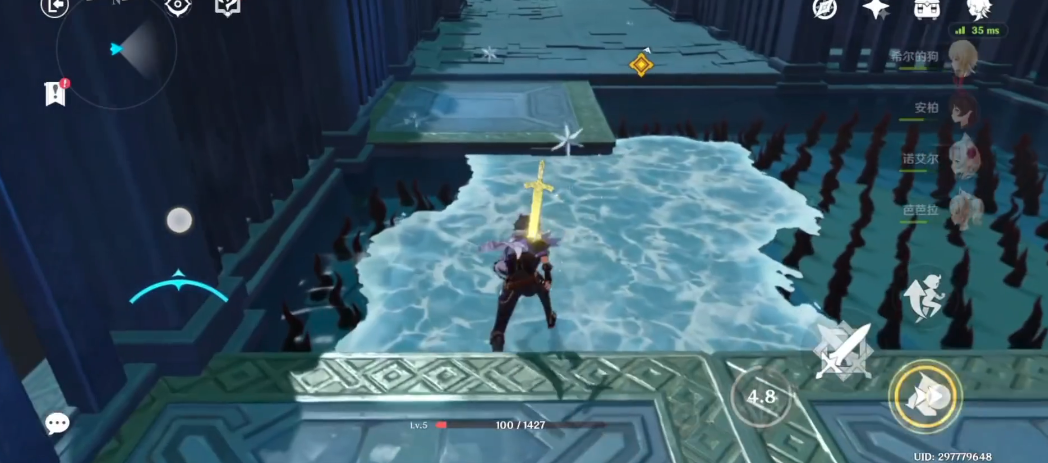This screenshot has width=1048, height=463.
Task: Switch to party member 诺艾尔
Action: pos(963,158)
